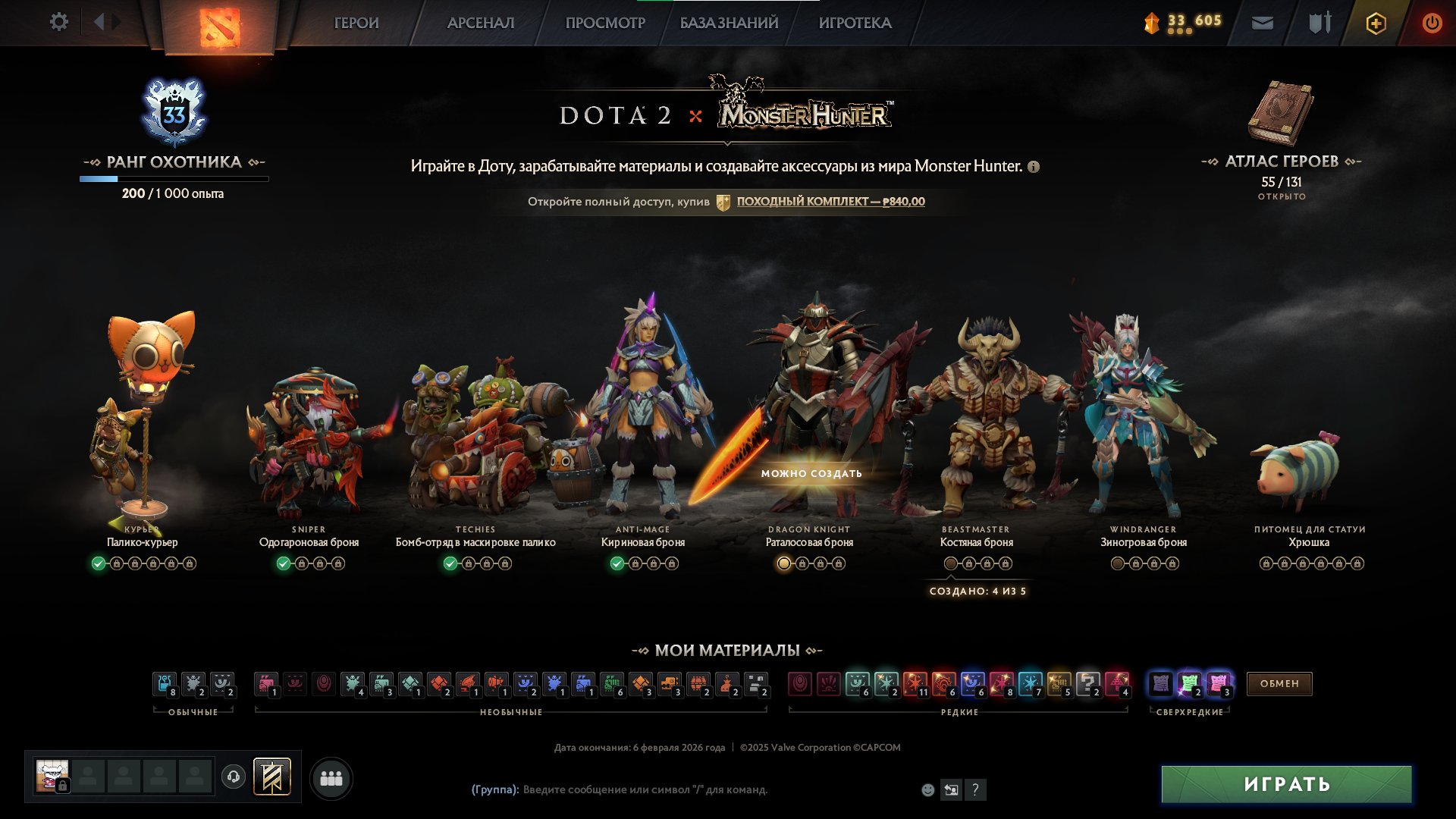Click the Hunter Rank experience progress bar
The width and height of the screenshot is (1456, 819).
click(174, 179)
